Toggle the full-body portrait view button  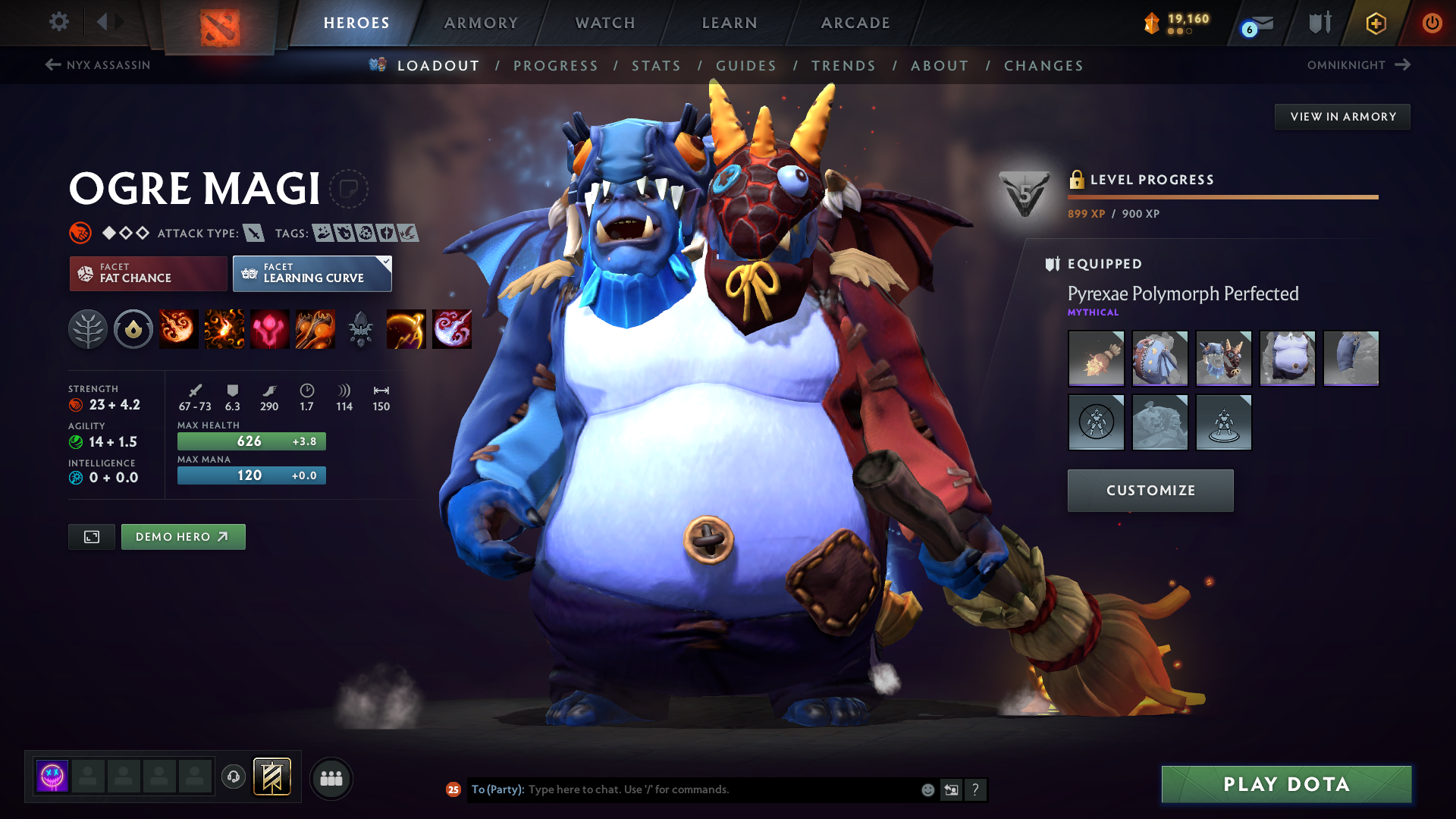pyautogui.click(x=91, y=536)
